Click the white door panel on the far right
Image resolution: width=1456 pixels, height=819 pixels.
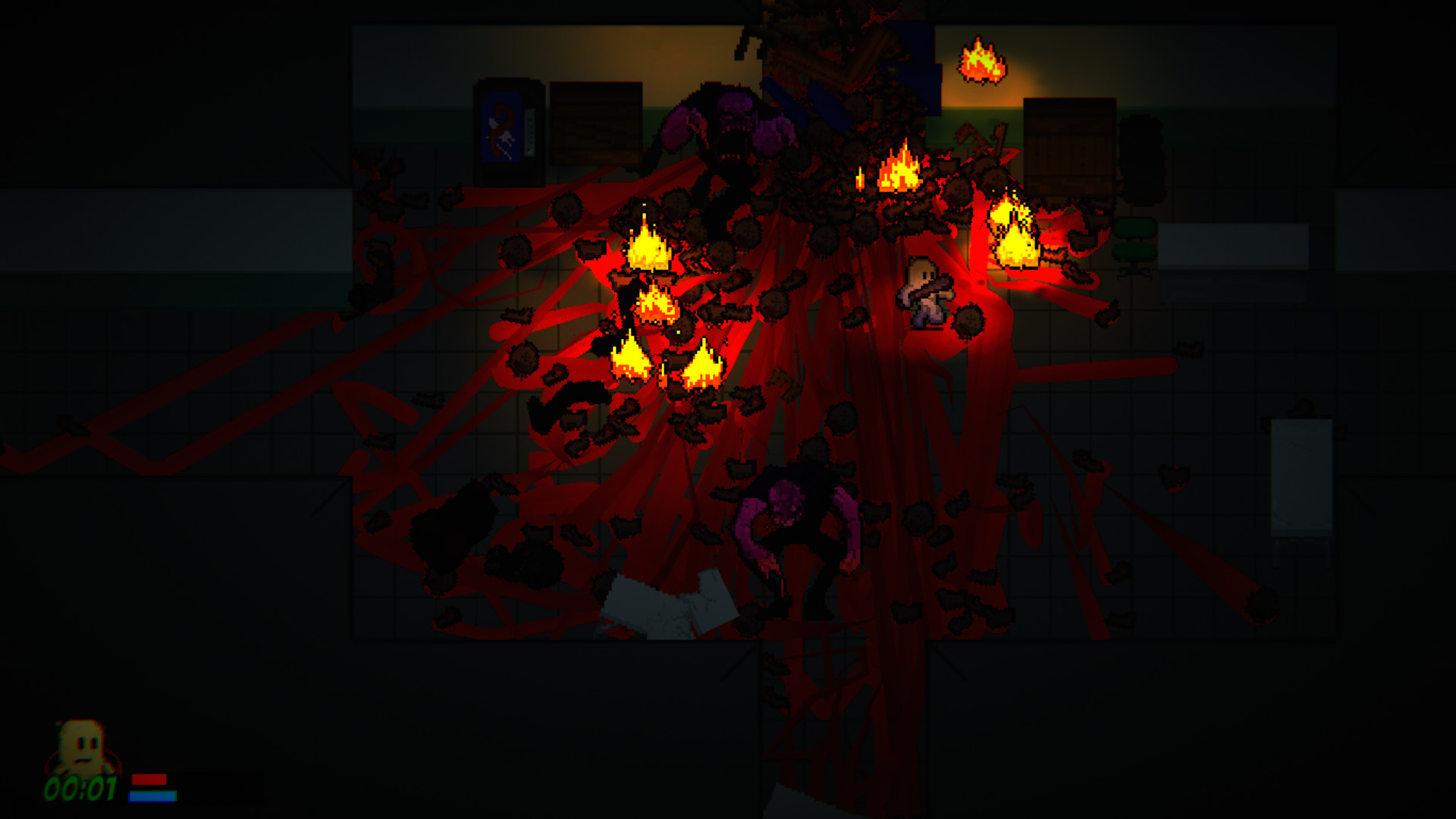click(x=1301, y=478)
